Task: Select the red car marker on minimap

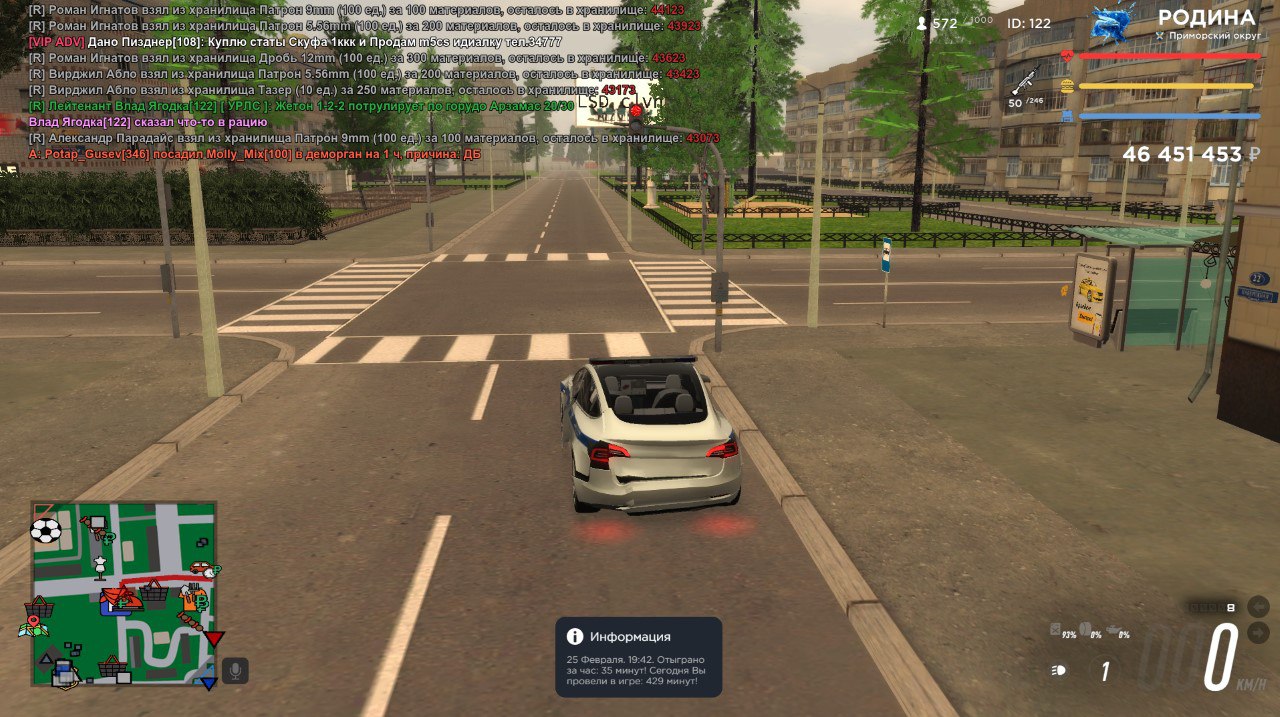Action: click(201, 569)
